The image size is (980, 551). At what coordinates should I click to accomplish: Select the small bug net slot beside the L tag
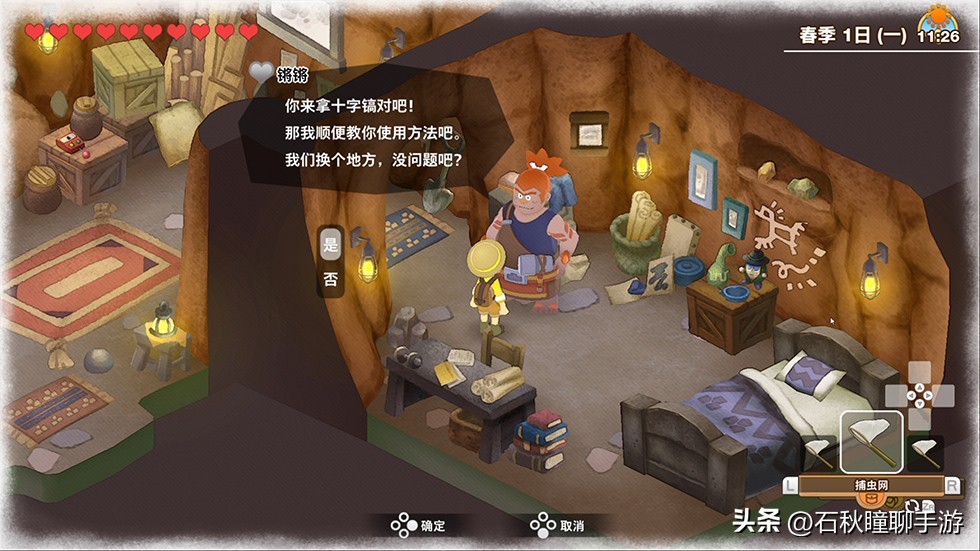tap(819, 452)
